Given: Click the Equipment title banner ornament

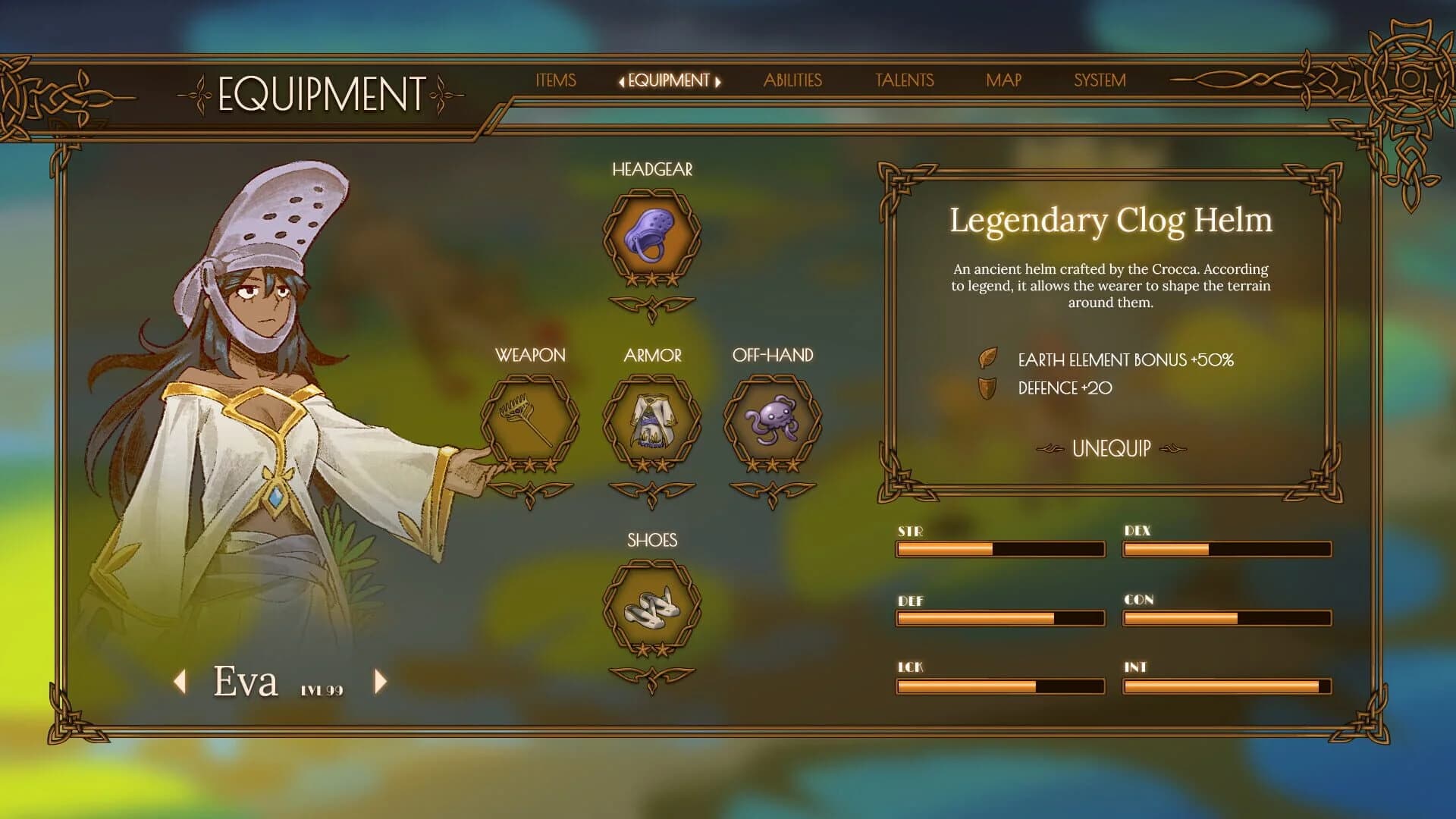Looking at the screenshot, I should (319, 93).
